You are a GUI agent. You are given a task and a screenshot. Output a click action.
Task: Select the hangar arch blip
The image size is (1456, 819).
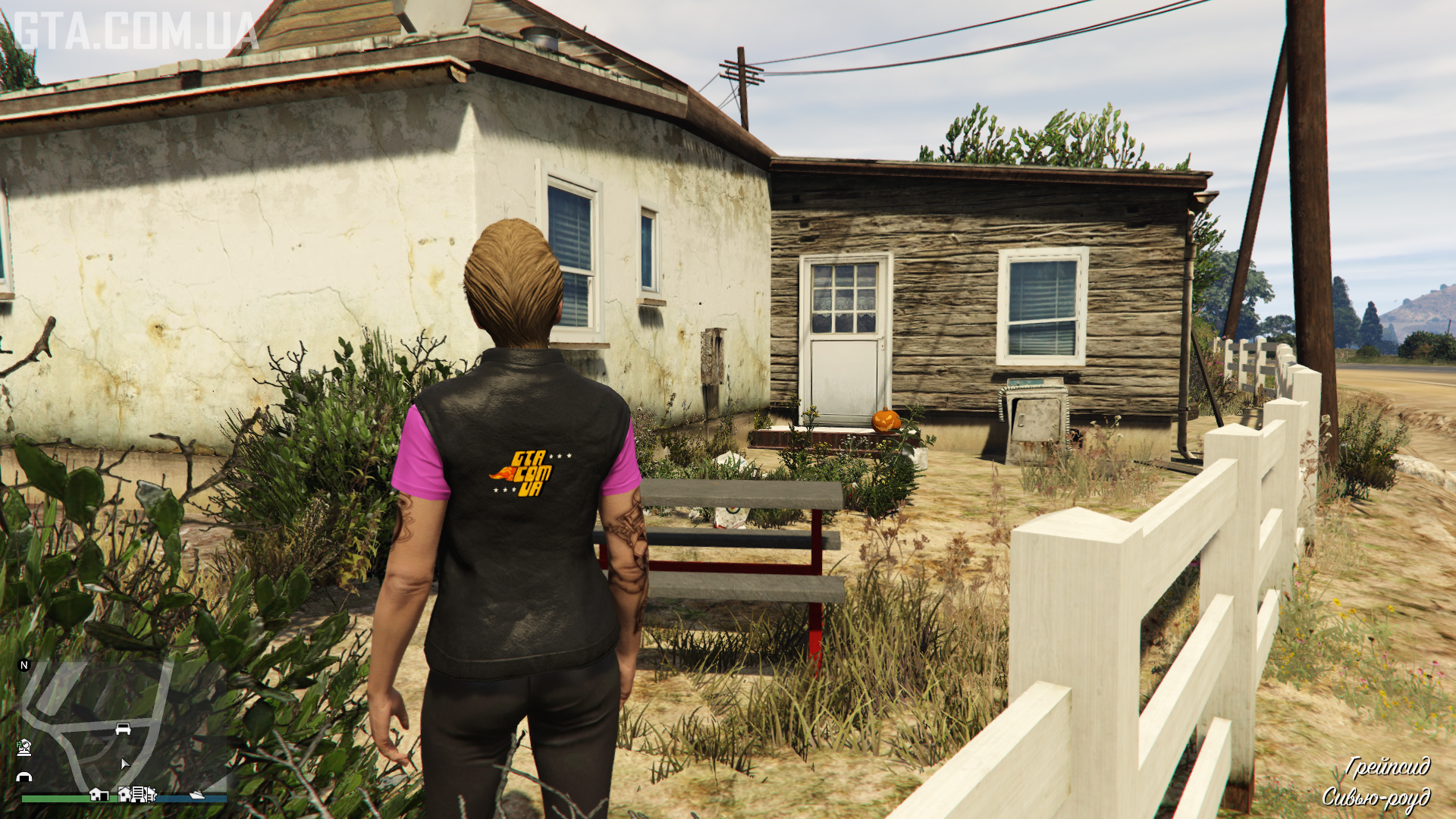click(24, 777)
